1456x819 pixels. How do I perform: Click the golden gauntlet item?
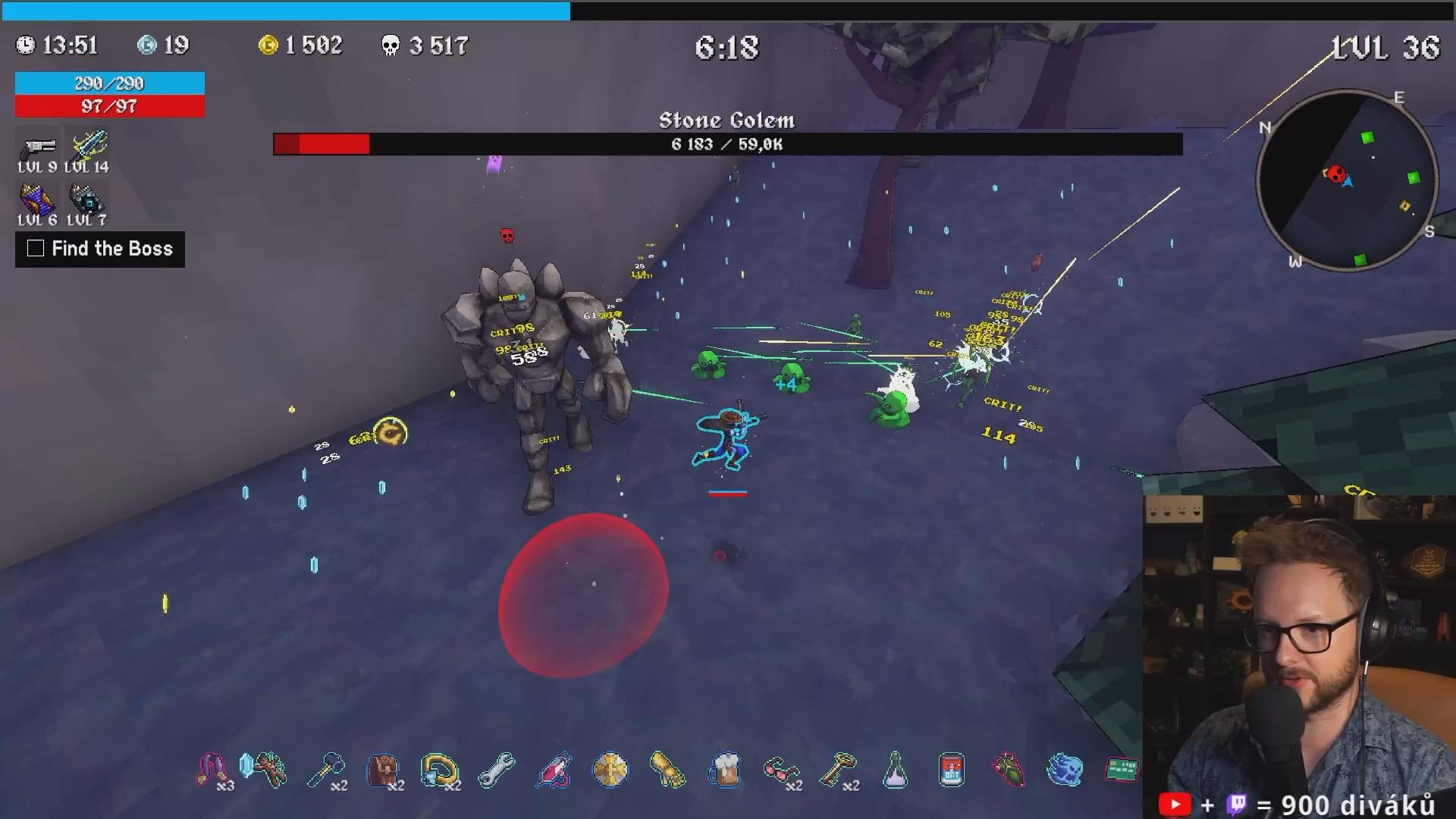667,770
